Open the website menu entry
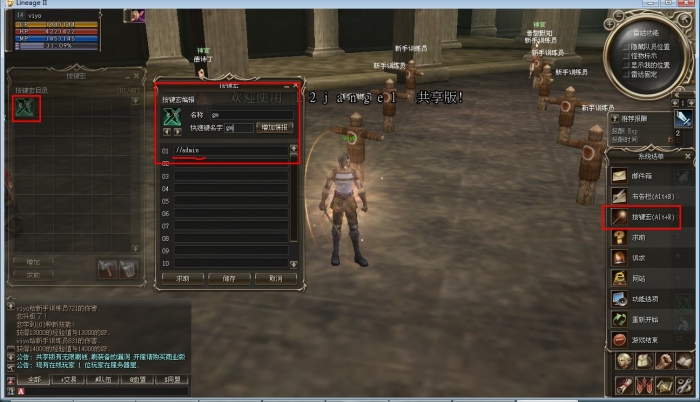This screenshot has width=700, height=402. (646, 278)
